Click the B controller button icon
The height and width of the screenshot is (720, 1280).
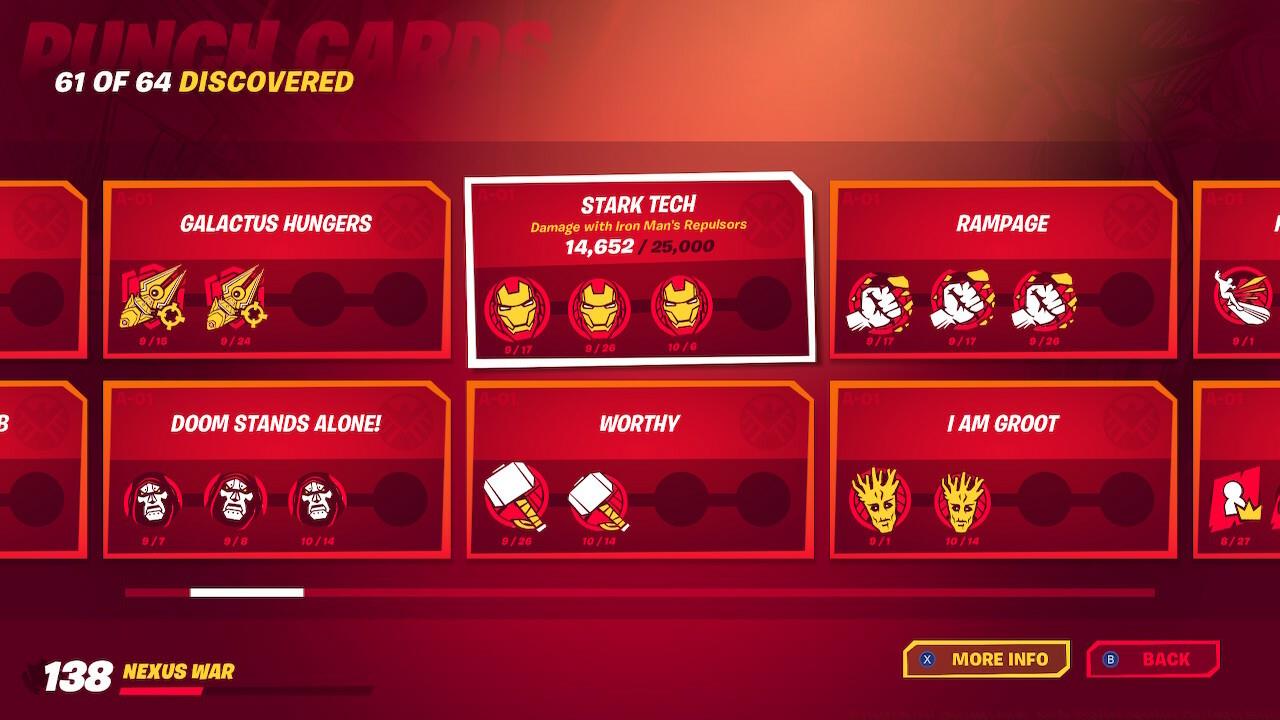pyautogui.click(x=1108, y=659)
